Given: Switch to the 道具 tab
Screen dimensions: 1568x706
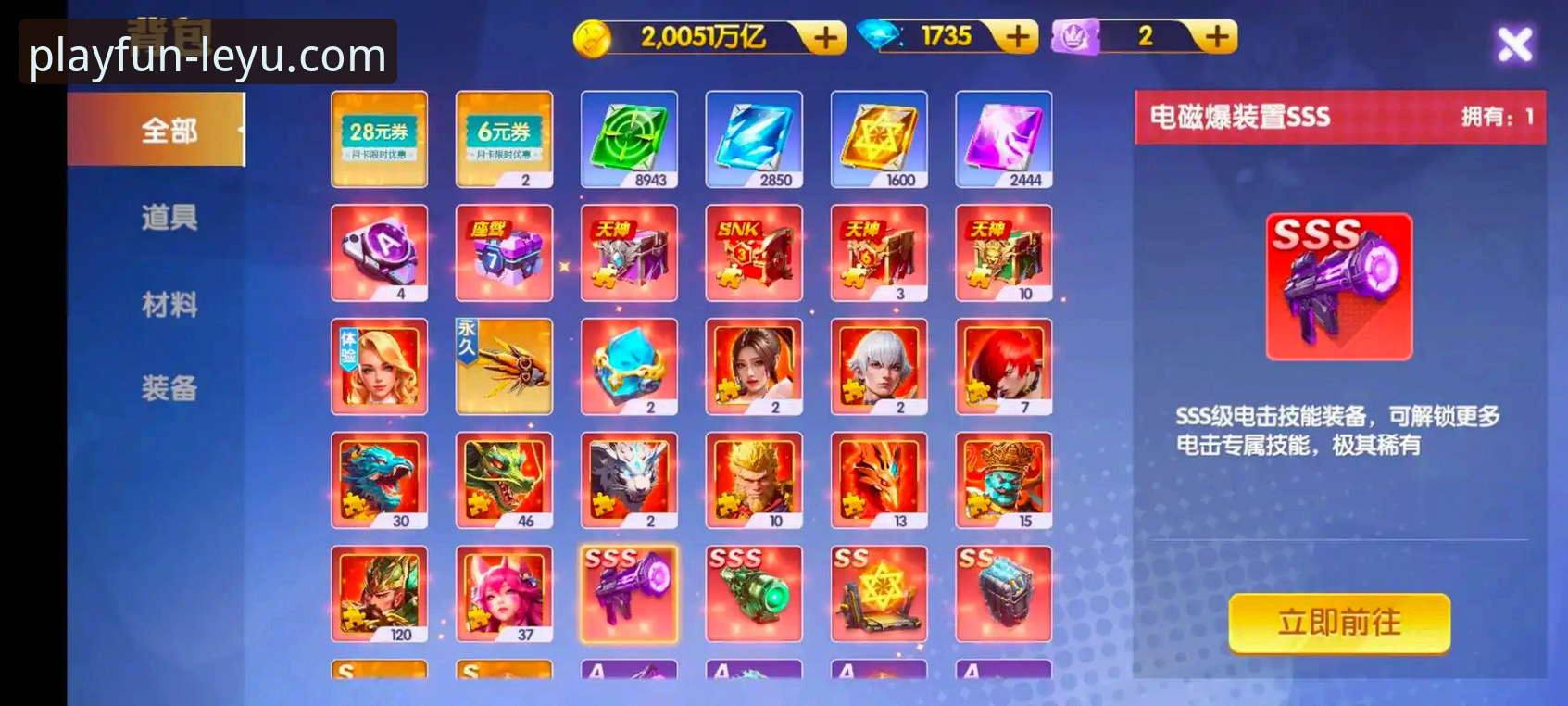Looking at the screenshot, I should 169,218.
